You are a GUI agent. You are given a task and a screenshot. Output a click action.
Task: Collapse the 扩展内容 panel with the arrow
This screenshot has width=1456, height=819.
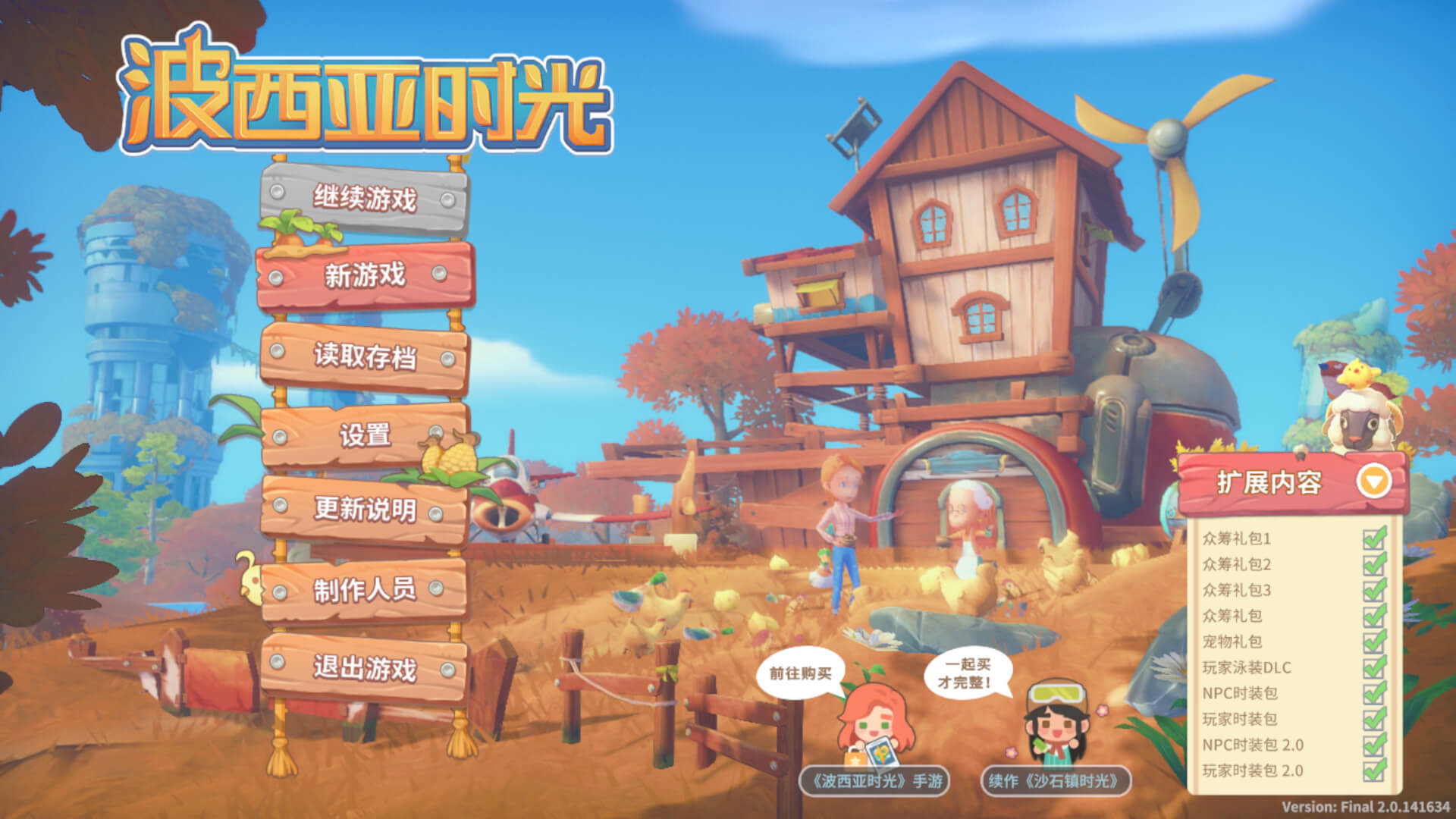click(1373, 481)
